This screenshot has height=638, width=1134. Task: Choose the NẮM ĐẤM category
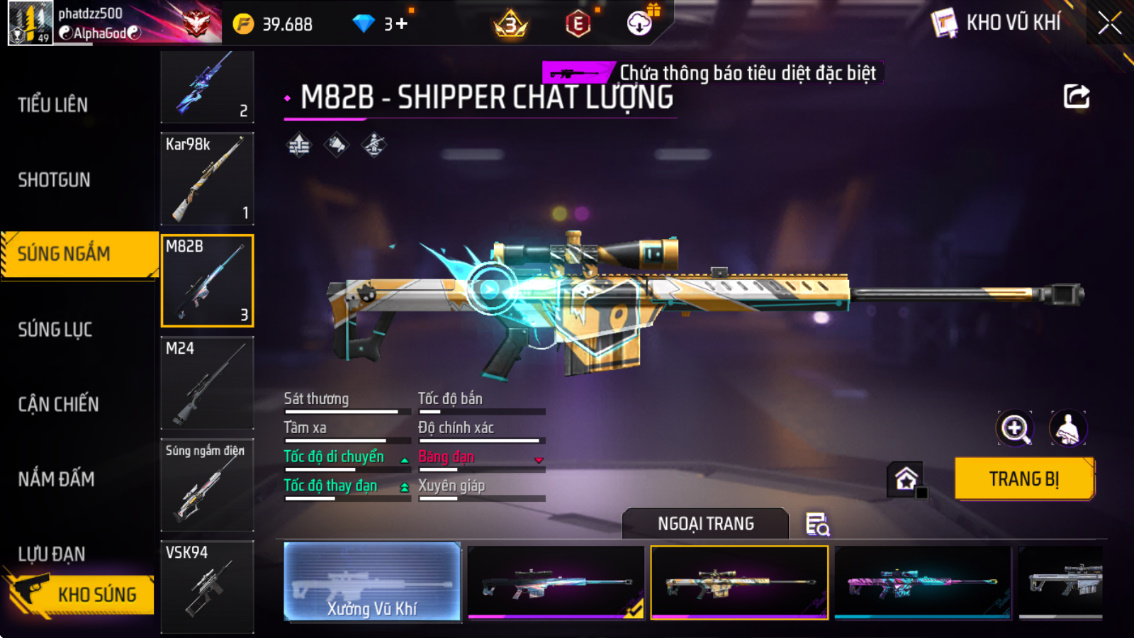point(56,479)
